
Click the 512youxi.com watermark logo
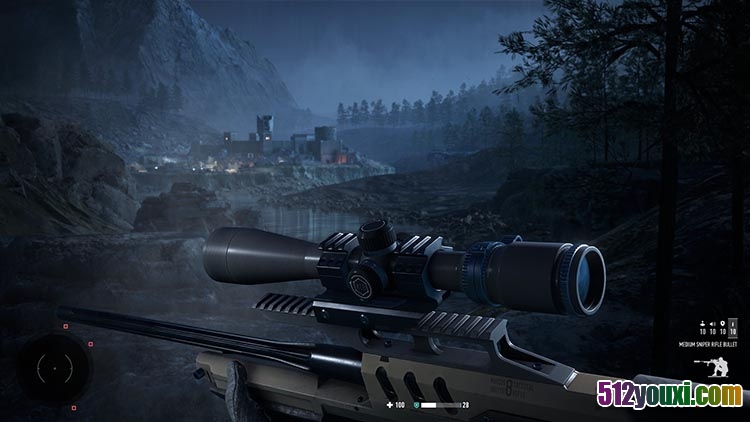click(x=670, y=397)
